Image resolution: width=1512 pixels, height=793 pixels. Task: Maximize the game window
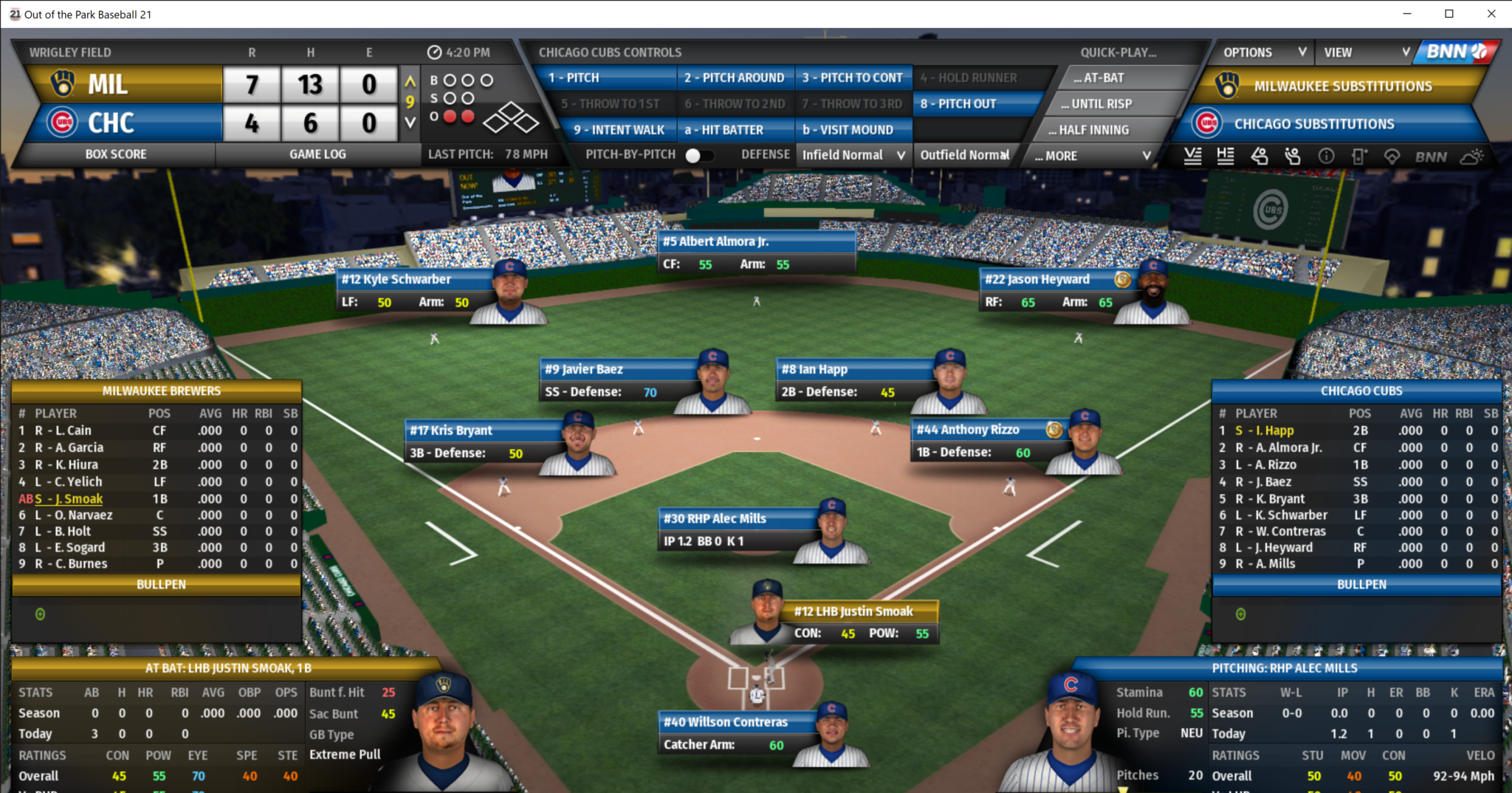click(x=1449, y=14)
